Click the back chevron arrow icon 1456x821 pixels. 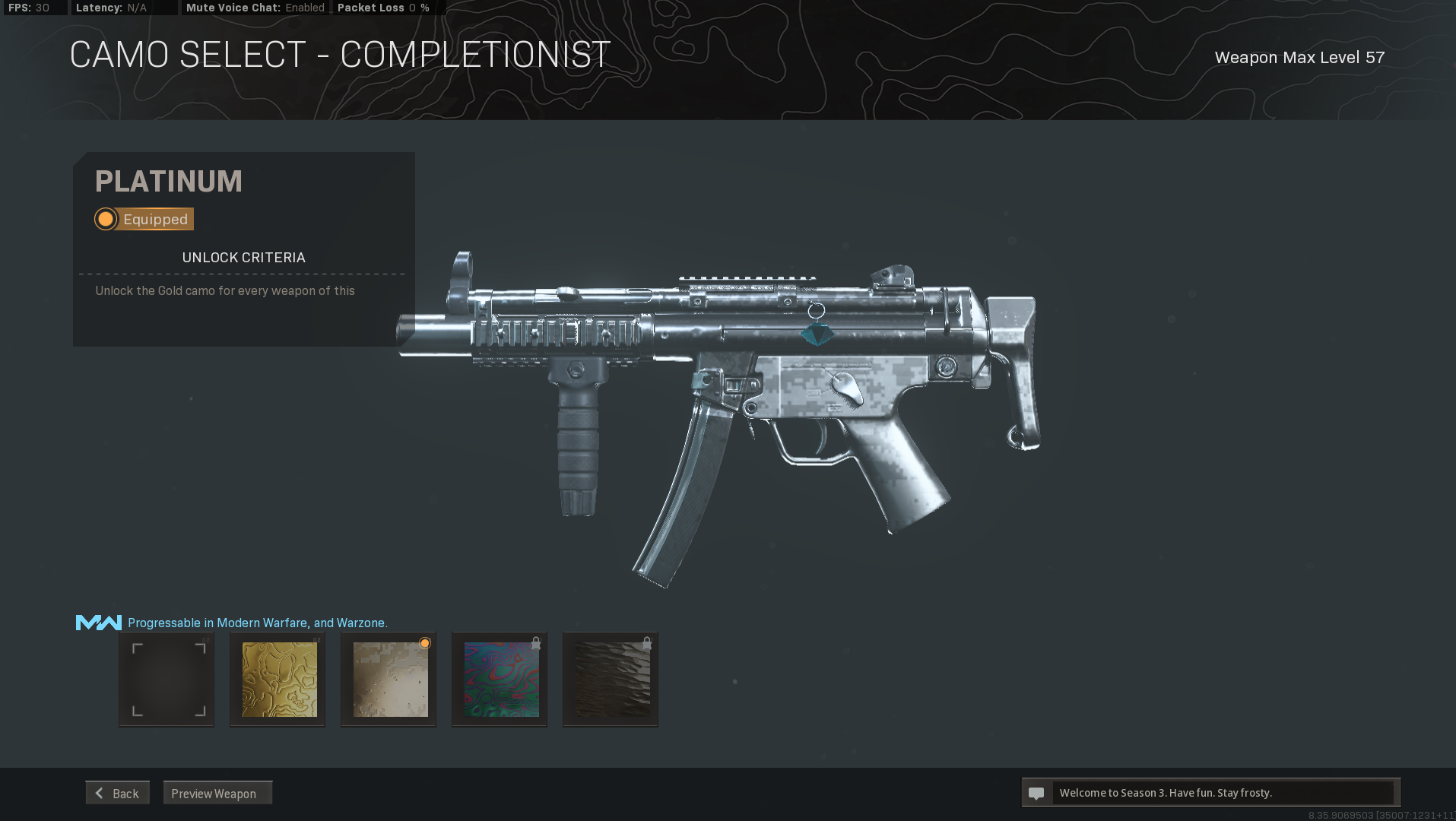[x=100, y=792]
